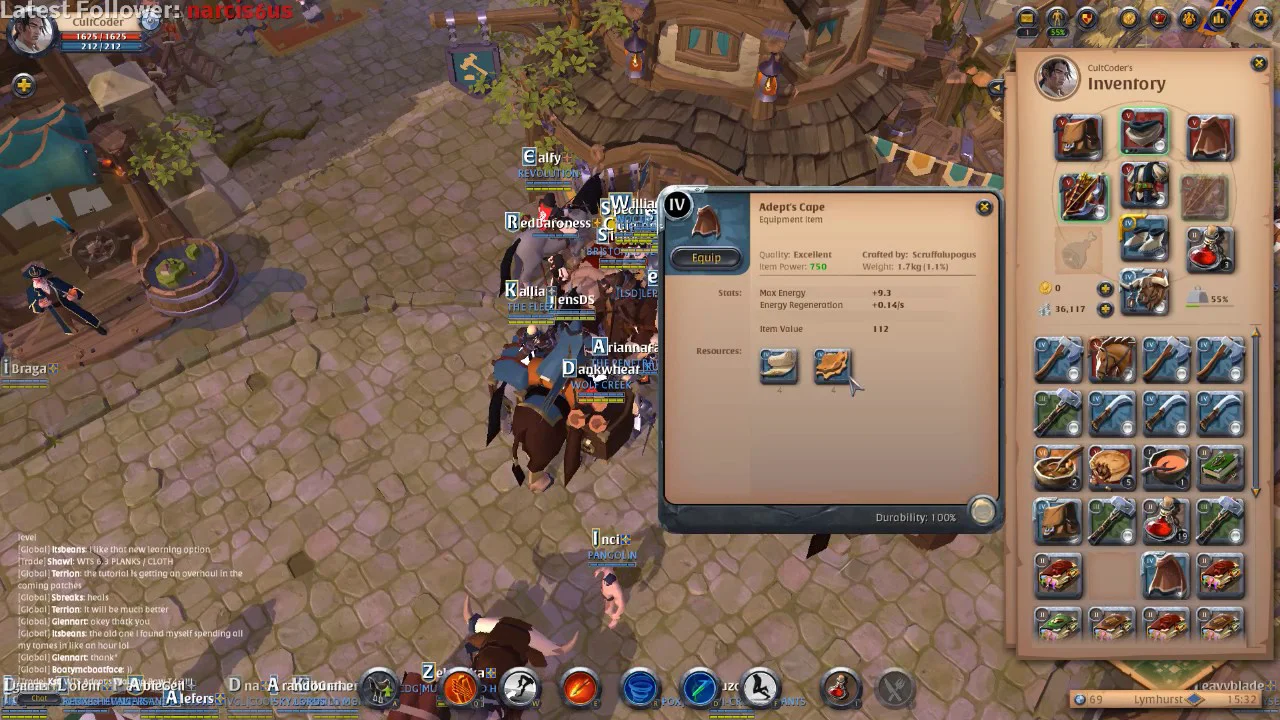Click the gold plus button beside gold amount
Viewport: 1280px width, 720px height.
click(1105, 289)
